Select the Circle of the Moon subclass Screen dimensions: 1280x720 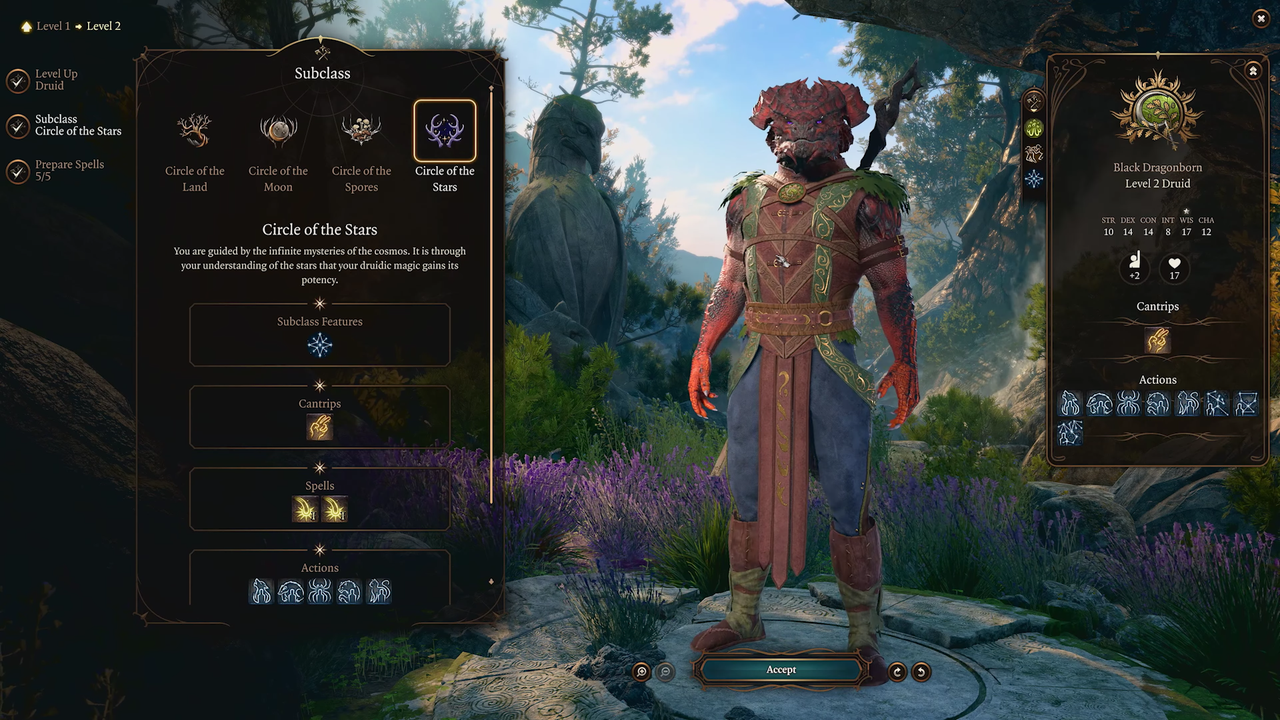[x=278, y=130]
